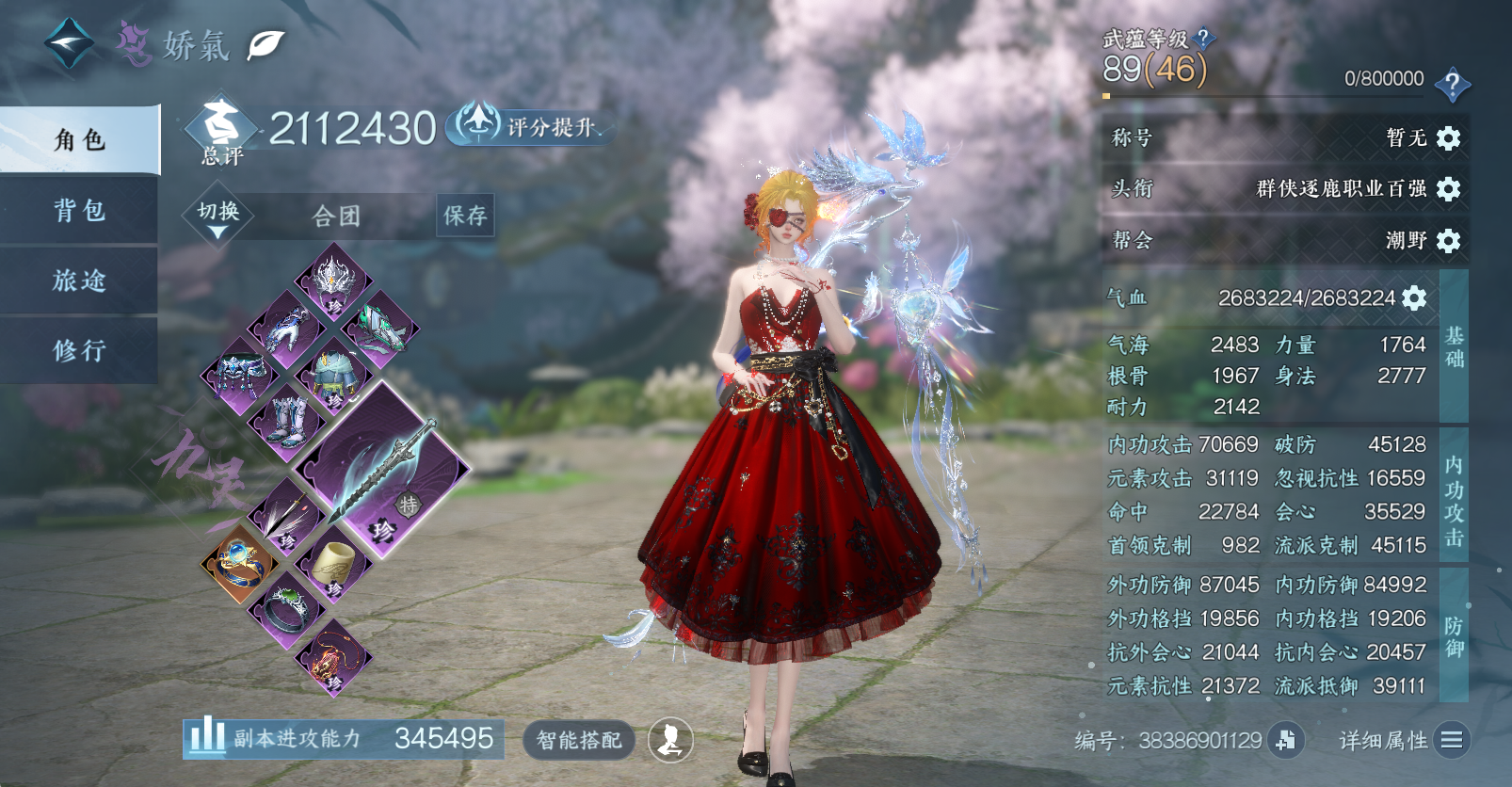Screen dimensions: 1512x787
Task: Open the 智能搭配 smart matching
Action: coord(579,740)
